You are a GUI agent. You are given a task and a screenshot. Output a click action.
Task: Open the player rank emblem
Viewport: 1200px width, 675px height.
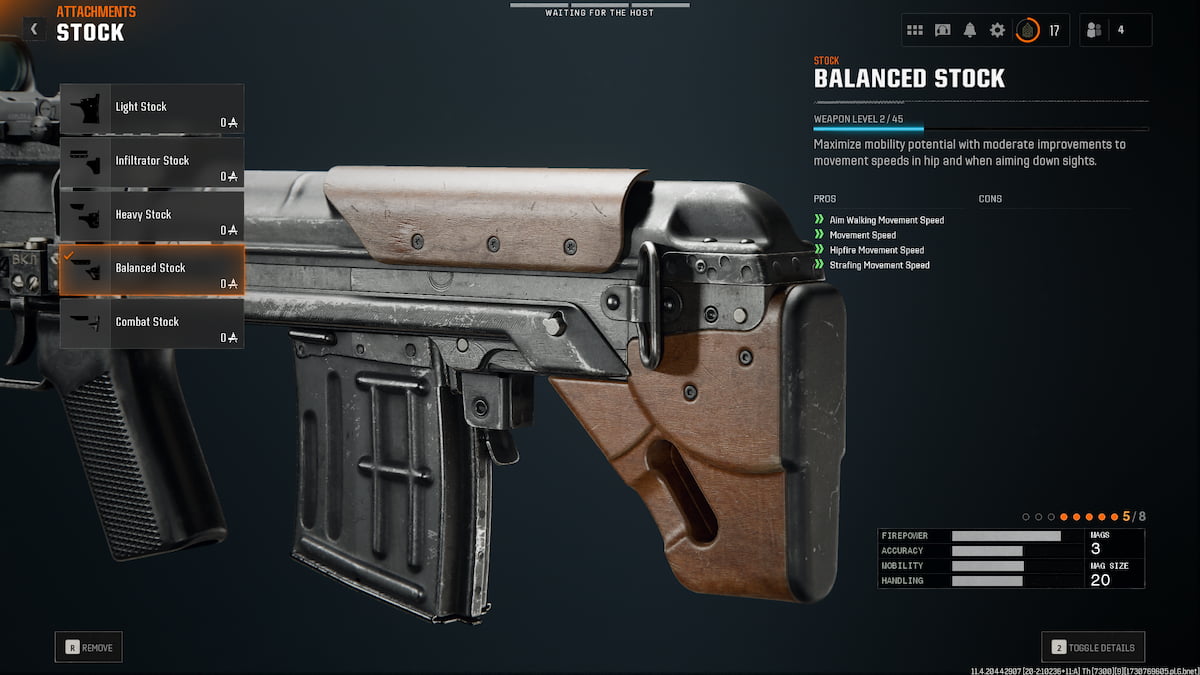pyautogui.click(x=1027, y=30)
